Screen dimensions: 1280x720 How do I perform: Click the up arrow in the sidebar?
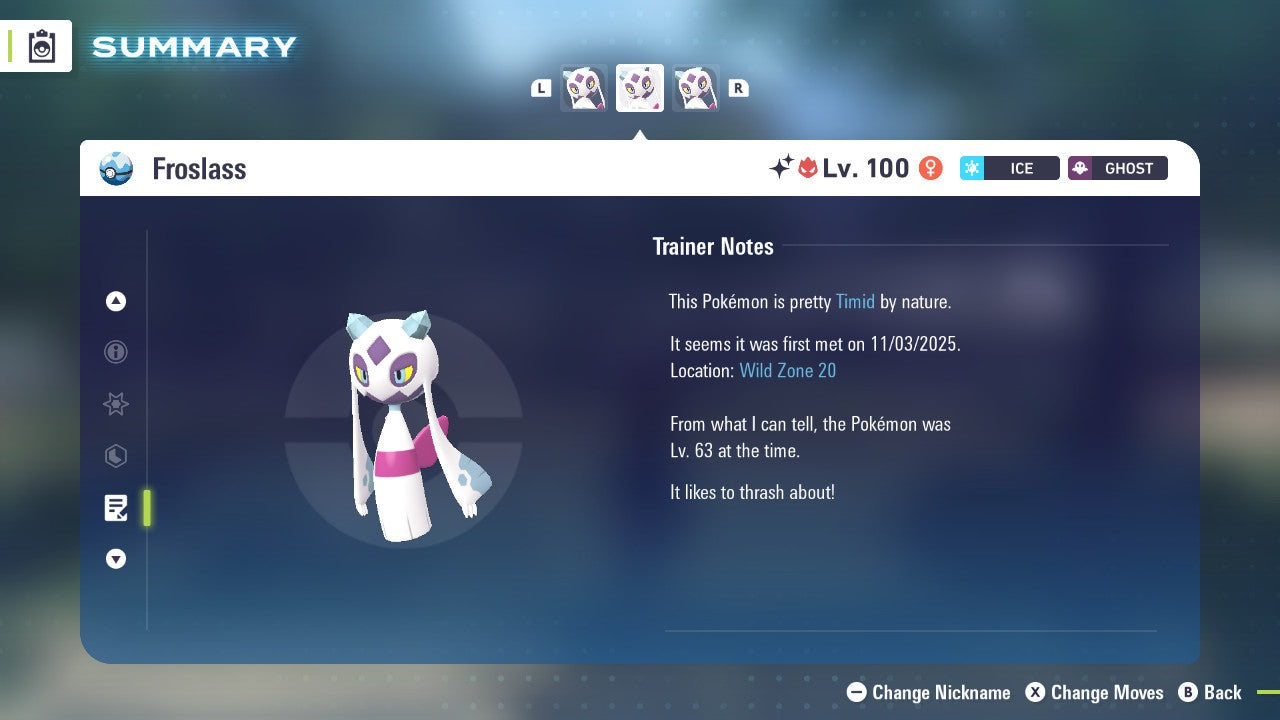pyautogui.click(x=115, y=301)
